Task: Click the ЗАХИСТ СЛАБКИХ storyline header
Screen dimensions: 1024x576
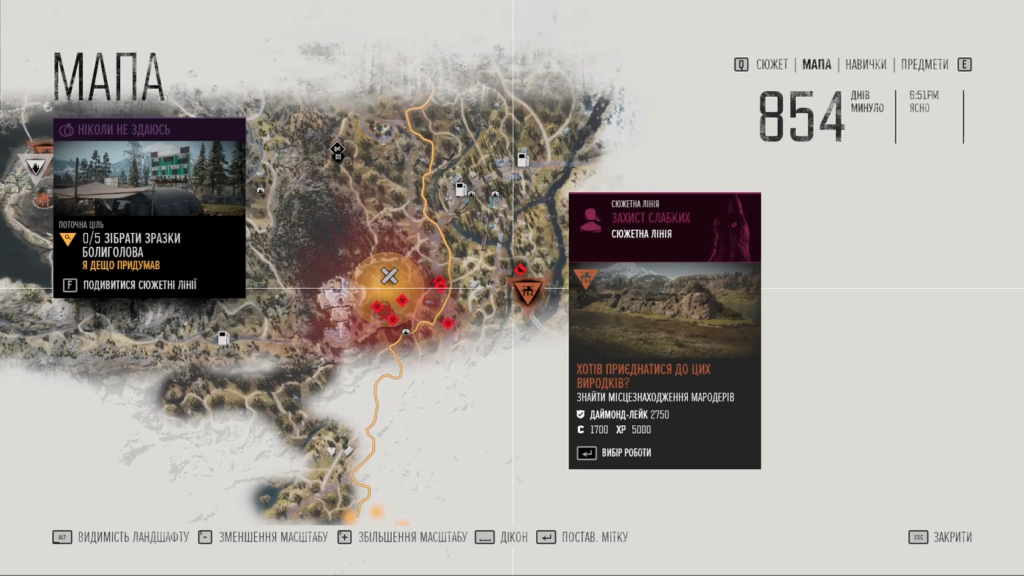Action: click(650, 218)
